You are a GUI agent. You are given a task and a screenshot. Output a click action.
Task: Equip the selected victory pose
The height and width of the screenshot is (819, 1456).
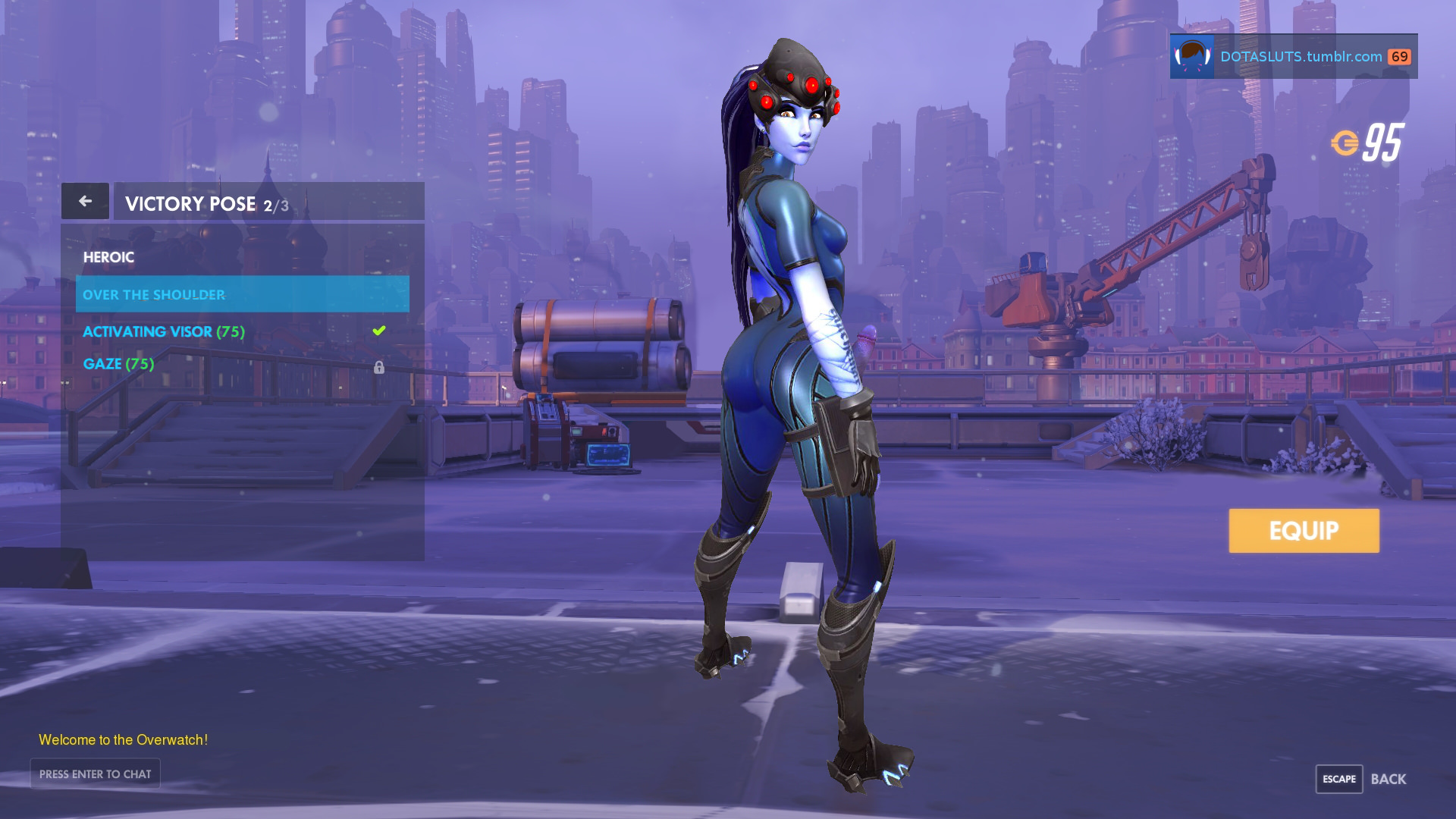(1304, 531)
